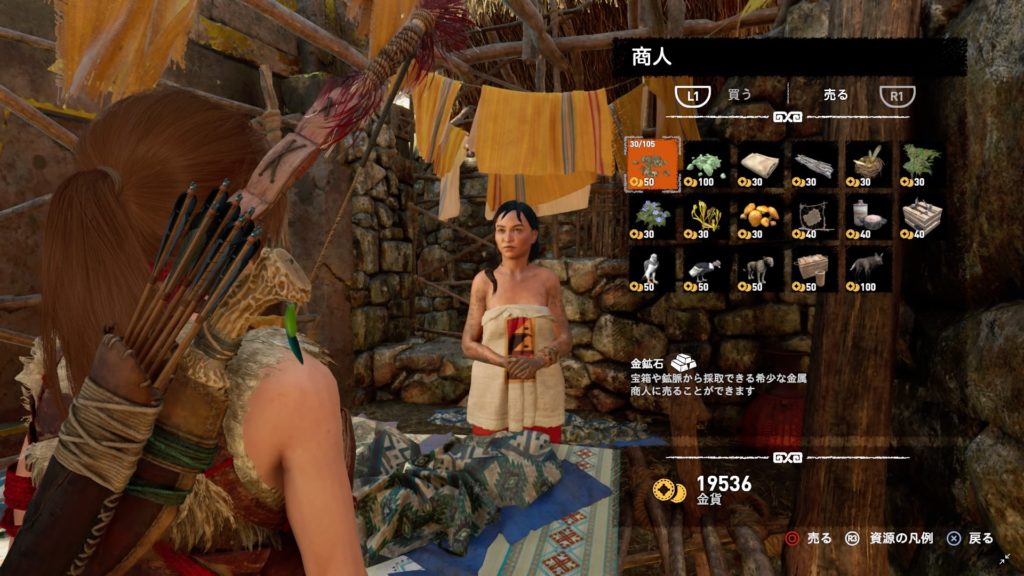Select the highlighted gold ore slot
The width and height of the screenshot is (1024, 576).
coord(650,165)
